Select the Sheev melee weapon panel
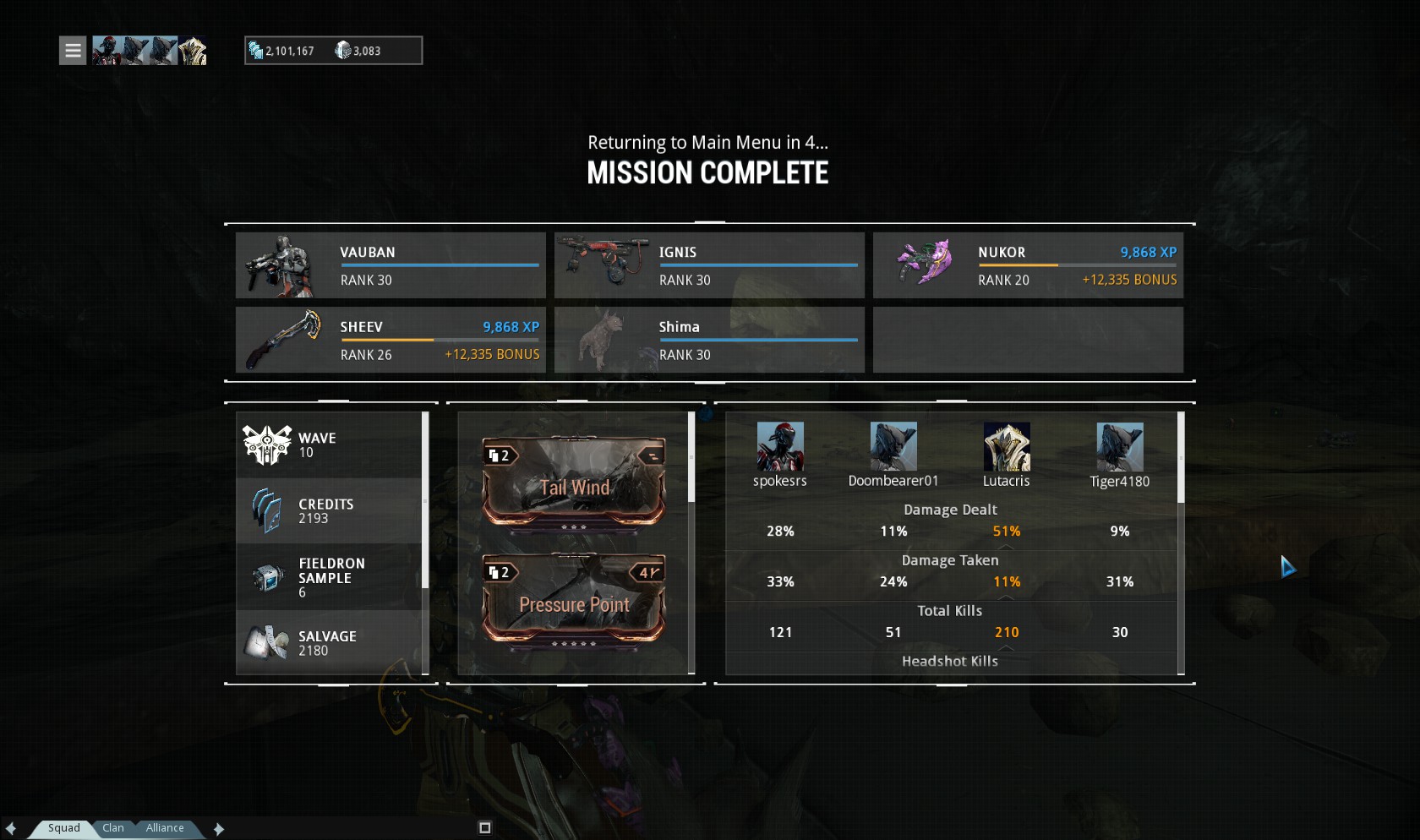This screenshot has width=1420, height=840. 390,340
